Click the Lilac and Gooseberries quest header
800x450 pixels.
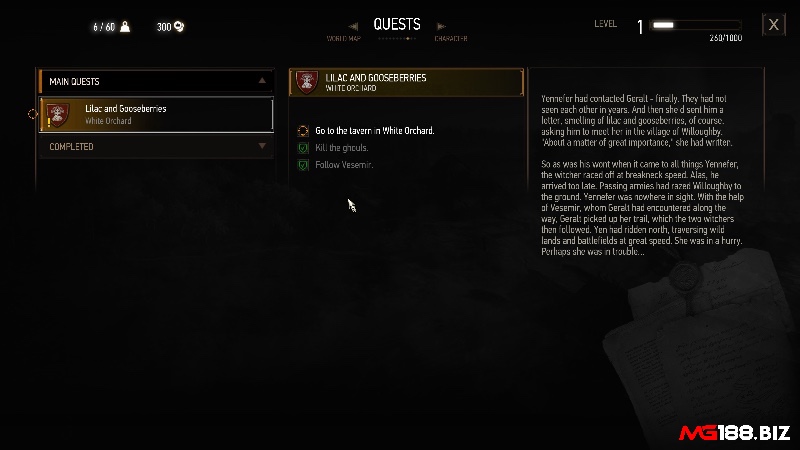pos(405,82)
